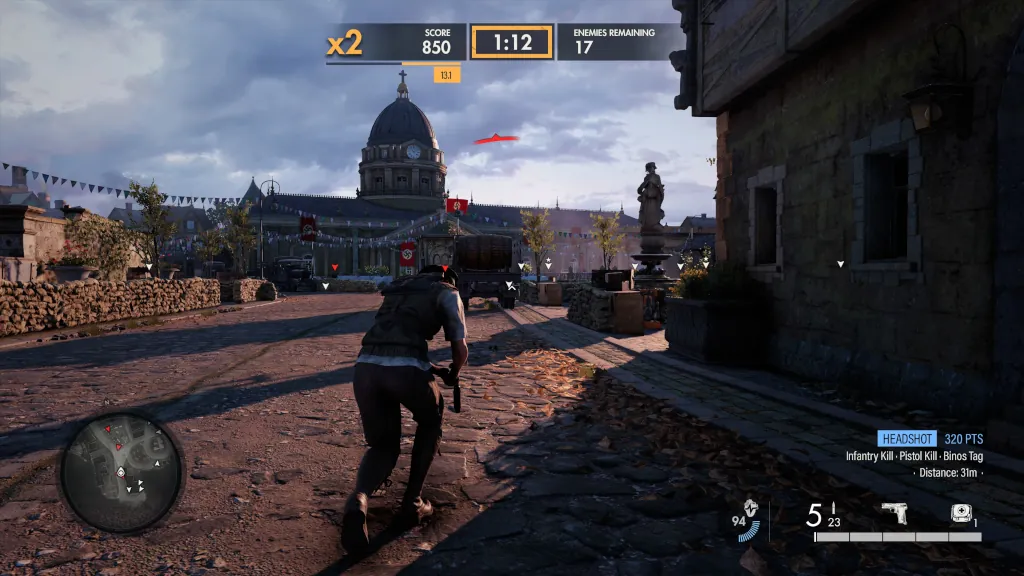Viewport: 1024px width, 576px height.
Task: Select the pistol weapon icon
Action: [893, 514]
